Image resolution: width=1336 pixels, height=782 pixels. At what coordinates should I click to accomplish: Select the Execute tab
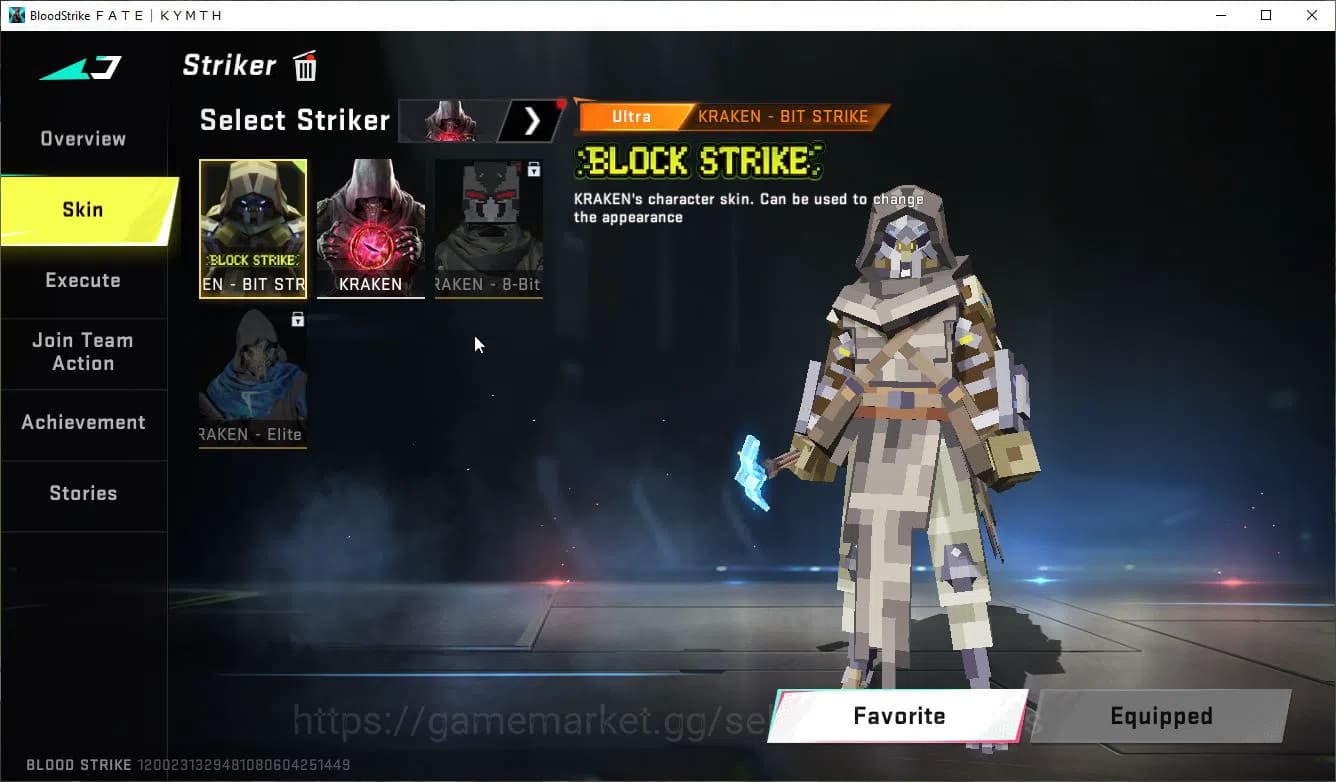[82, 281]
